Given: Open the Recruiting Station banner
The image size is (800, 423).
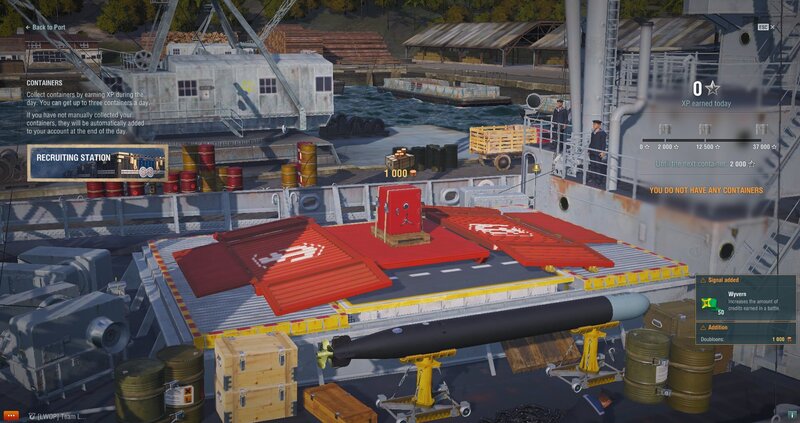Looking at the screenshot, I should tap(97, 162).
